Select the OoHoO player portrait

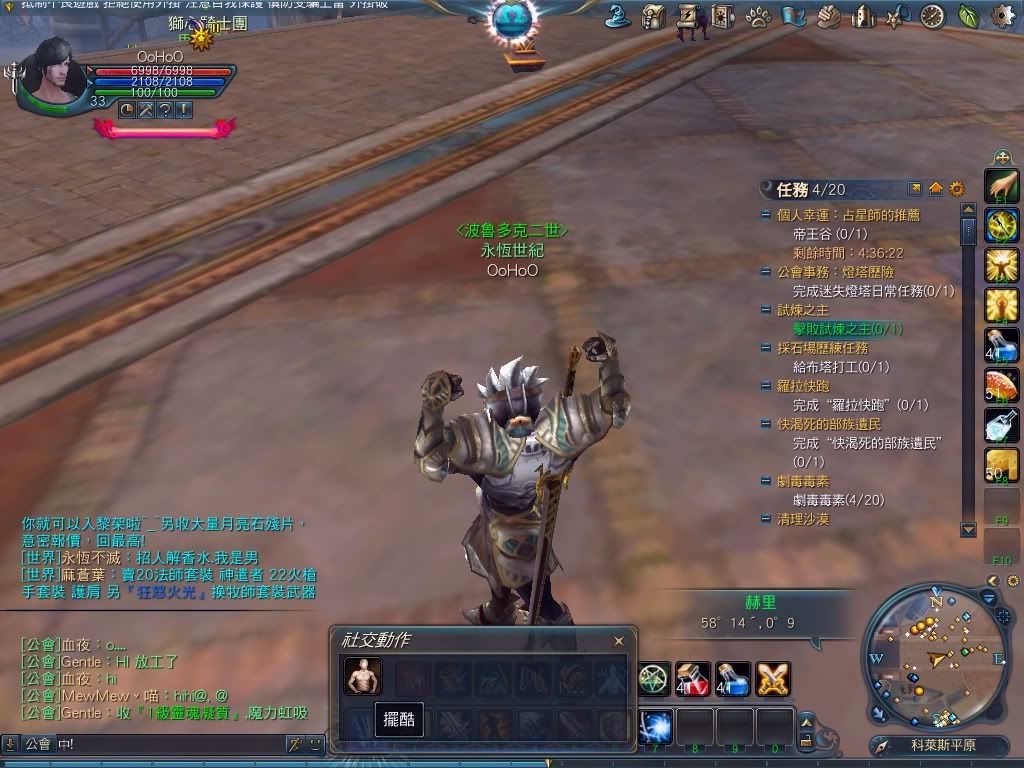pyautogui.click(x=52, y=70)
